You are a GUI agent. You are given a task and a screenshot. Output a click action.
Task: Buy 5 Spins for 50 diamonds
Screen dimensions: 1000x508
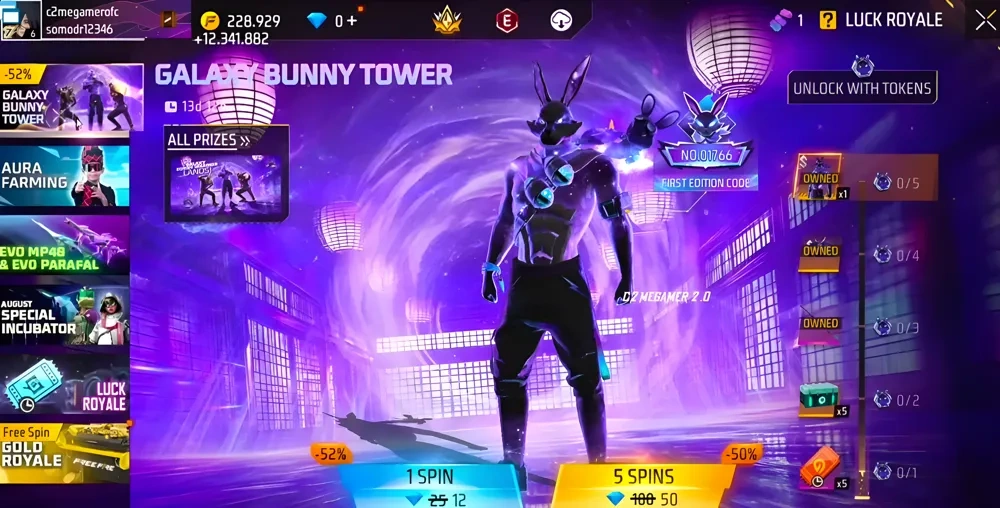point(643,486)
